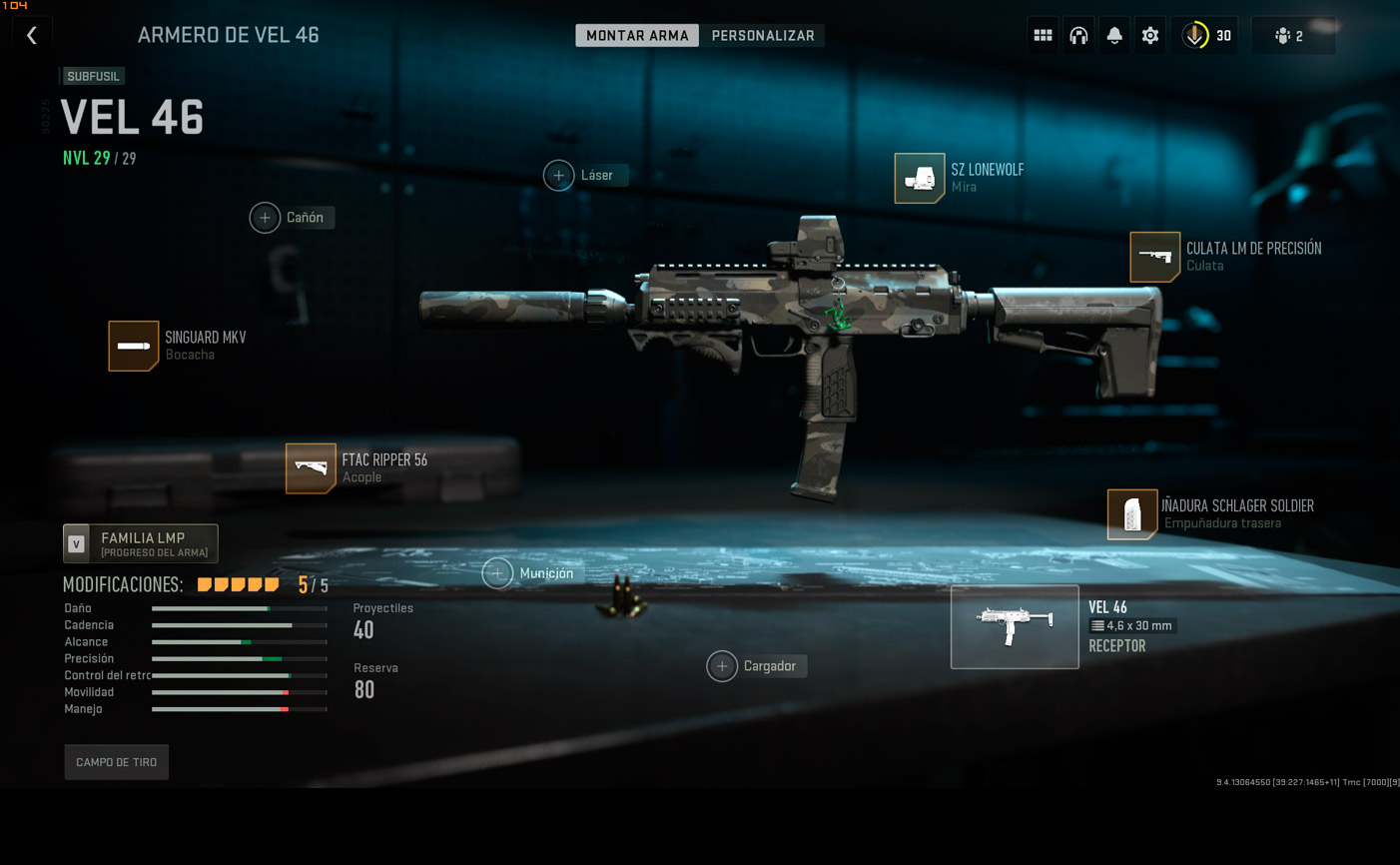
Task: Open the social party button
Action: point(1292,36)
